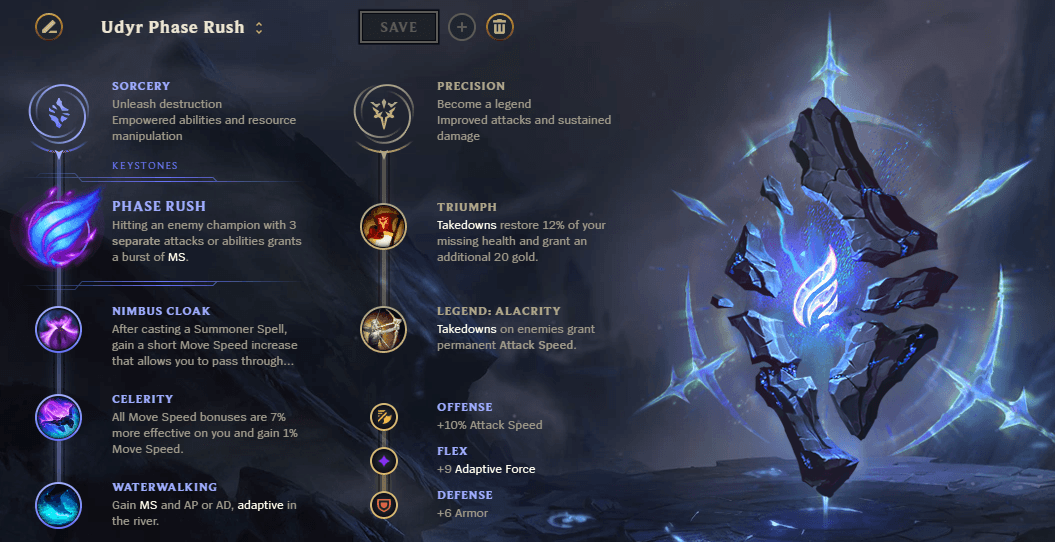Save the rune page
This screenshot has width=1055, height=542.
tap(398, 28)
